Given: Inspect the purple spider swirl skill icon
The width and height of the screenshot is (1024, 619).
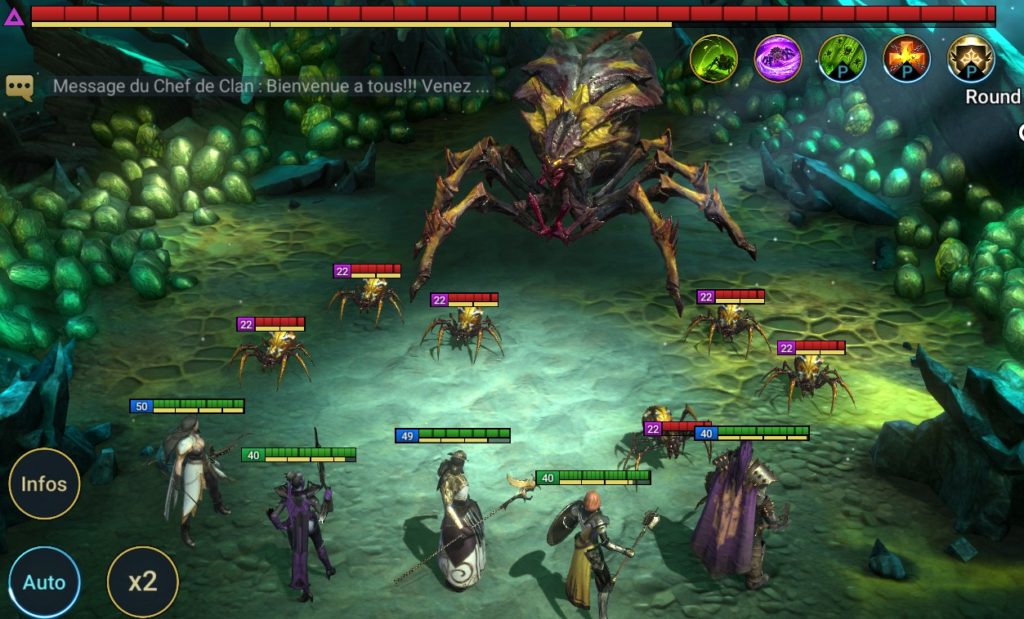Looking at the screenshot, I should pyautogui.click(x=778, y=58).
